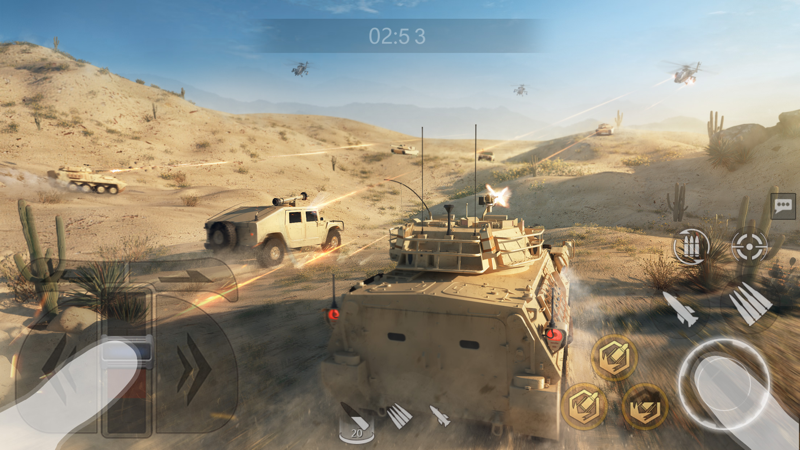Click the central throttle lever handle
This screenshot has height=450, width=800.
[127, 352]
